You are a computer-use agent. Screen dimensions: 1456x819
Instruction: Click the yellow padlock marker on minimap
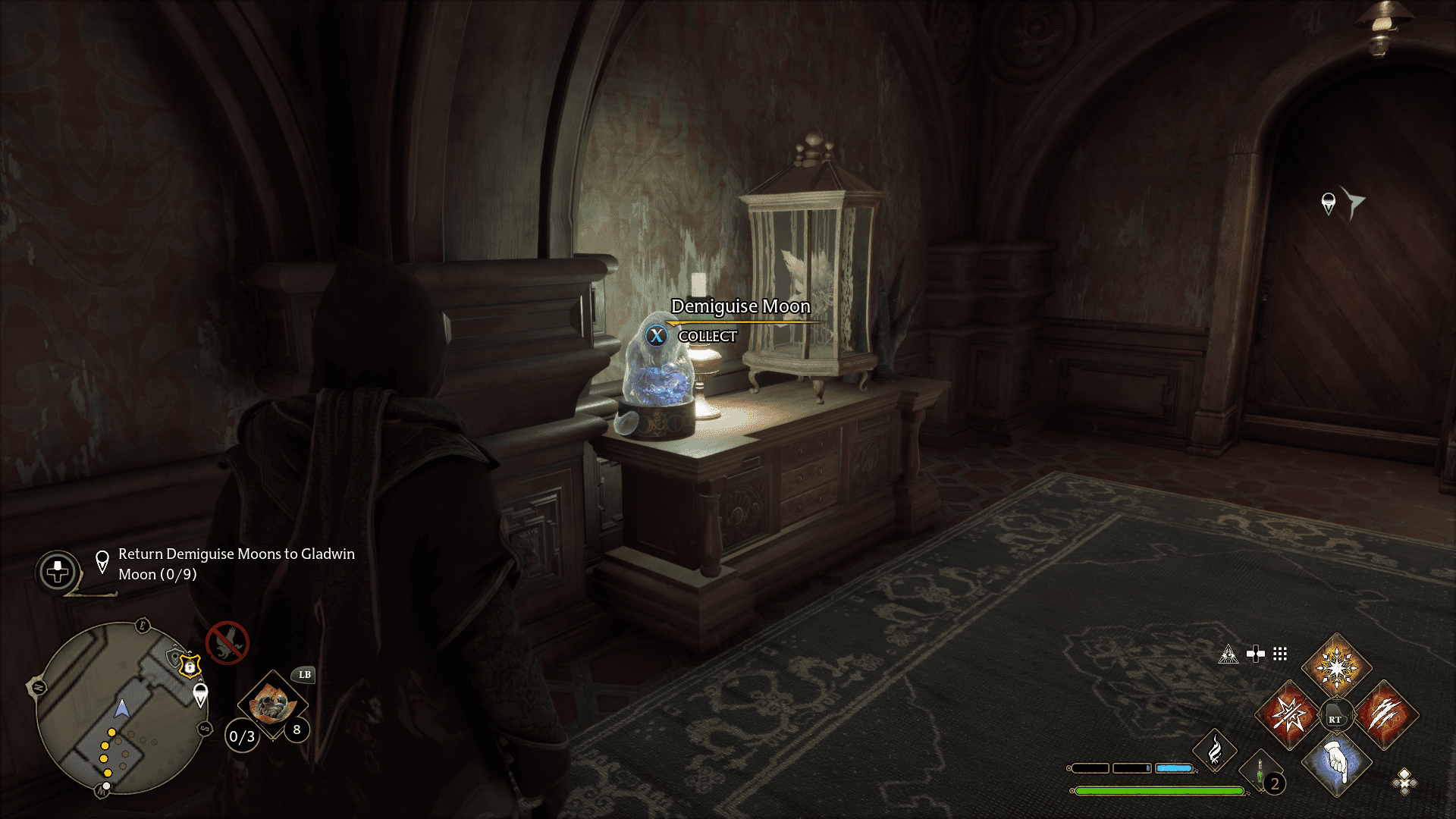click(190, 667)
